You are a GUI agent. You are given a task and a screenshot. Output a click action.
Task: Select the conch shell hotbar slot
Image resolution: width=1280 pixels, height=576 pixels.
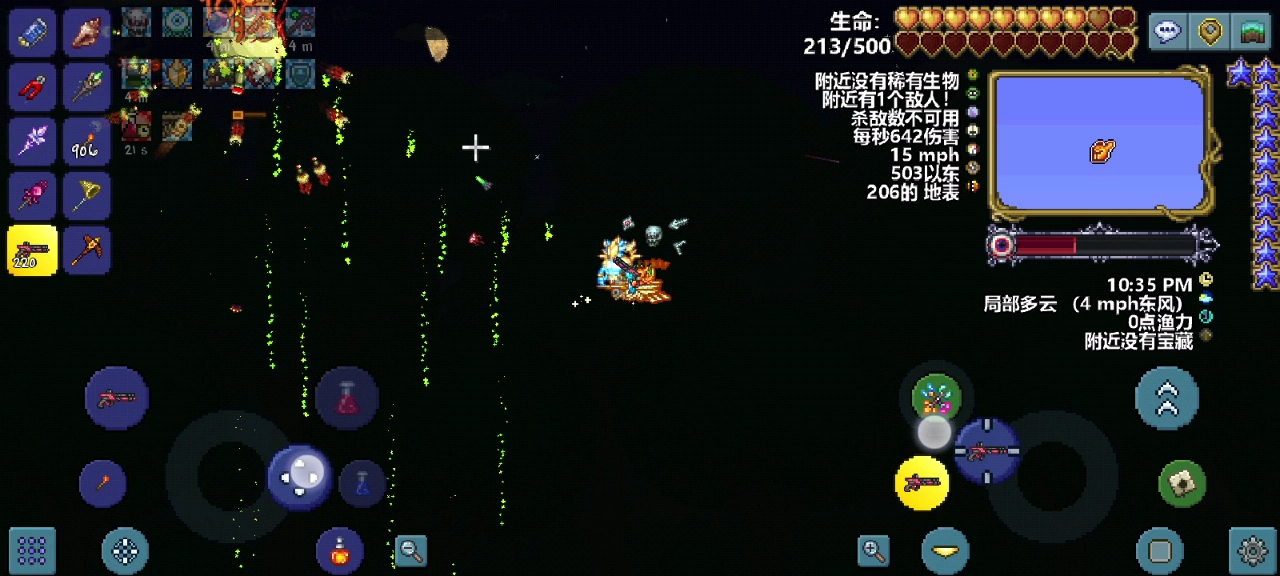[87, 33]
